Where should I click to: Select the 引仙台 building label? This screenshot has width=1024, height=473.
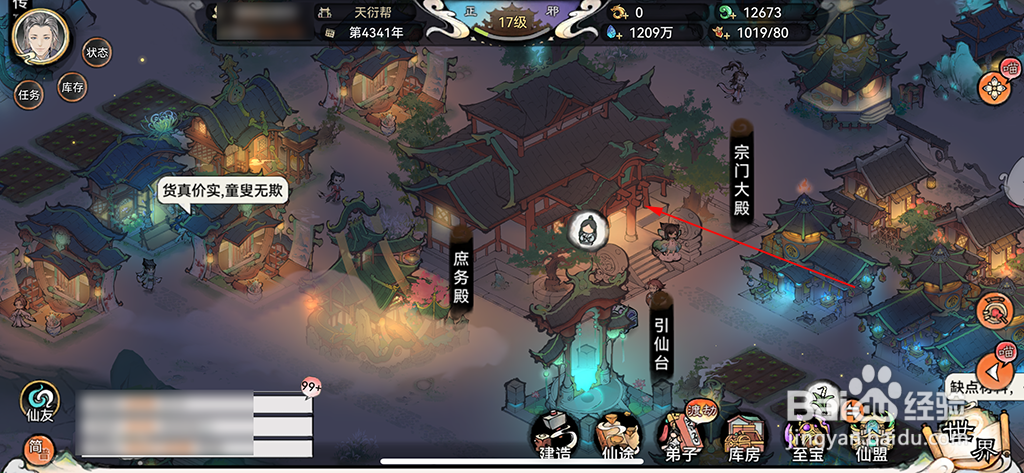tap(661, 343)
